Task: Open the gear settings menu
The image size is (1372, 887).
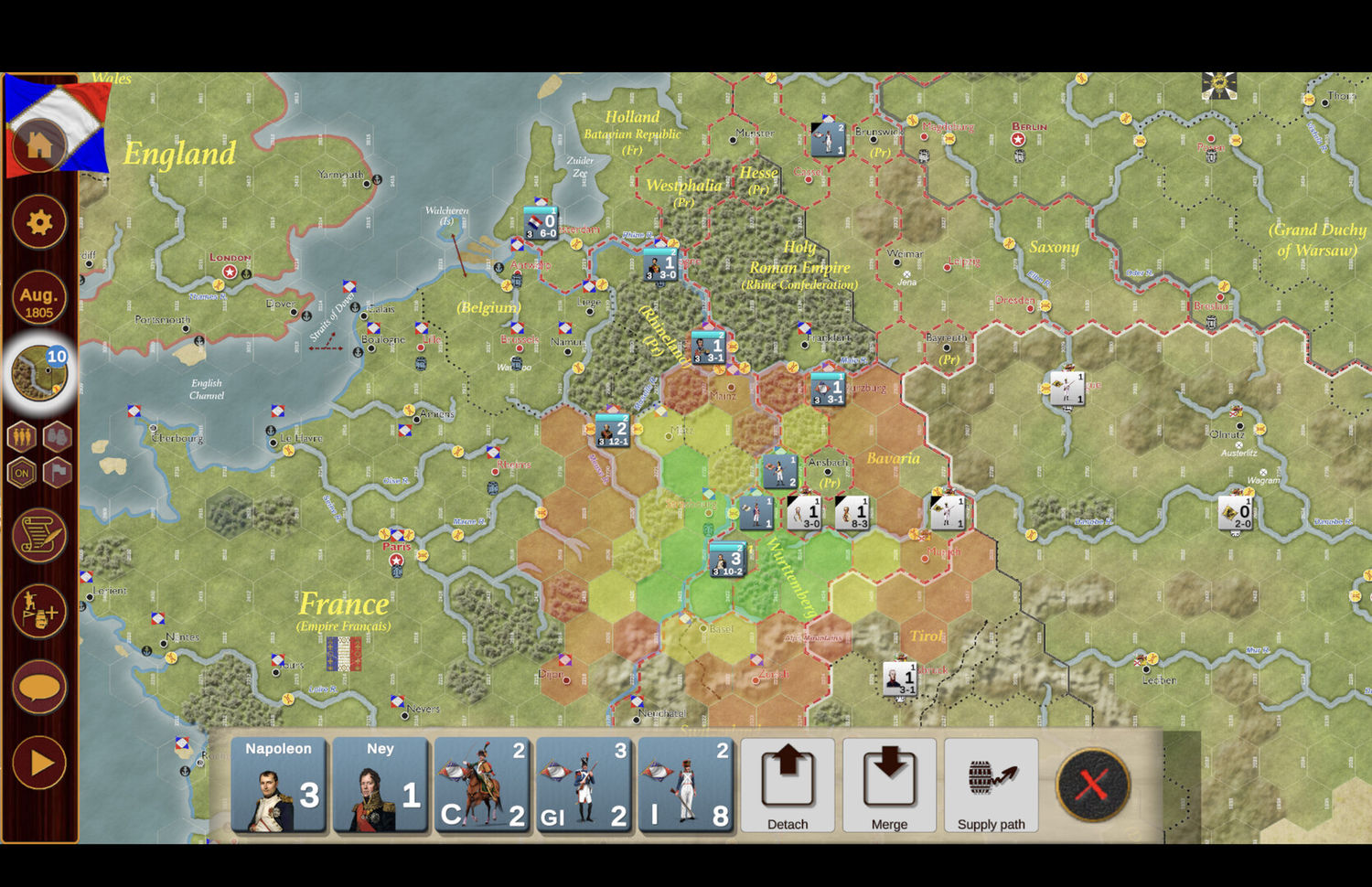Action: (x=38, y=222)
